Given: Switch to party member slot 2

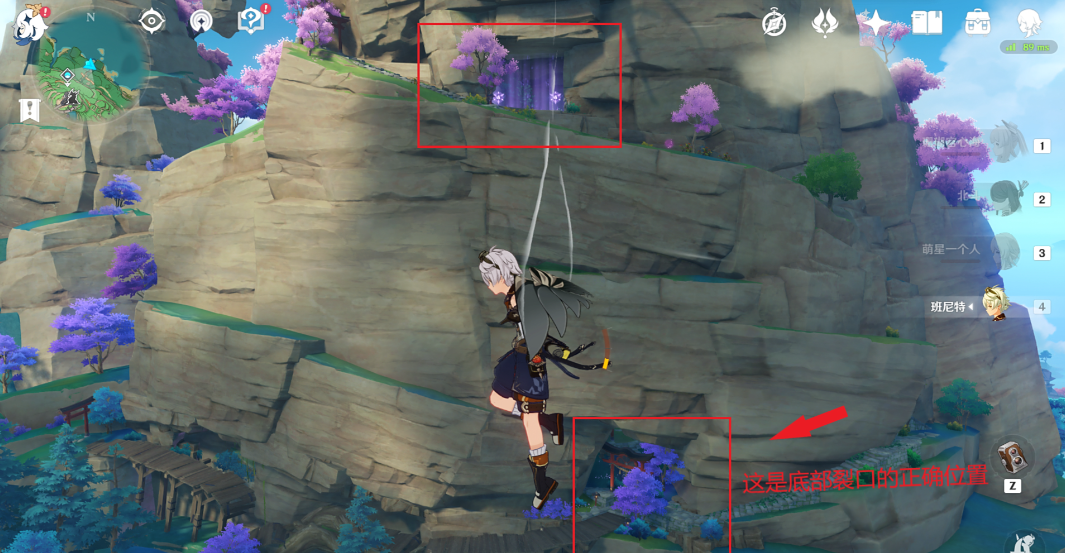Looking at the screenshot, I should [x=1008, y=199].
